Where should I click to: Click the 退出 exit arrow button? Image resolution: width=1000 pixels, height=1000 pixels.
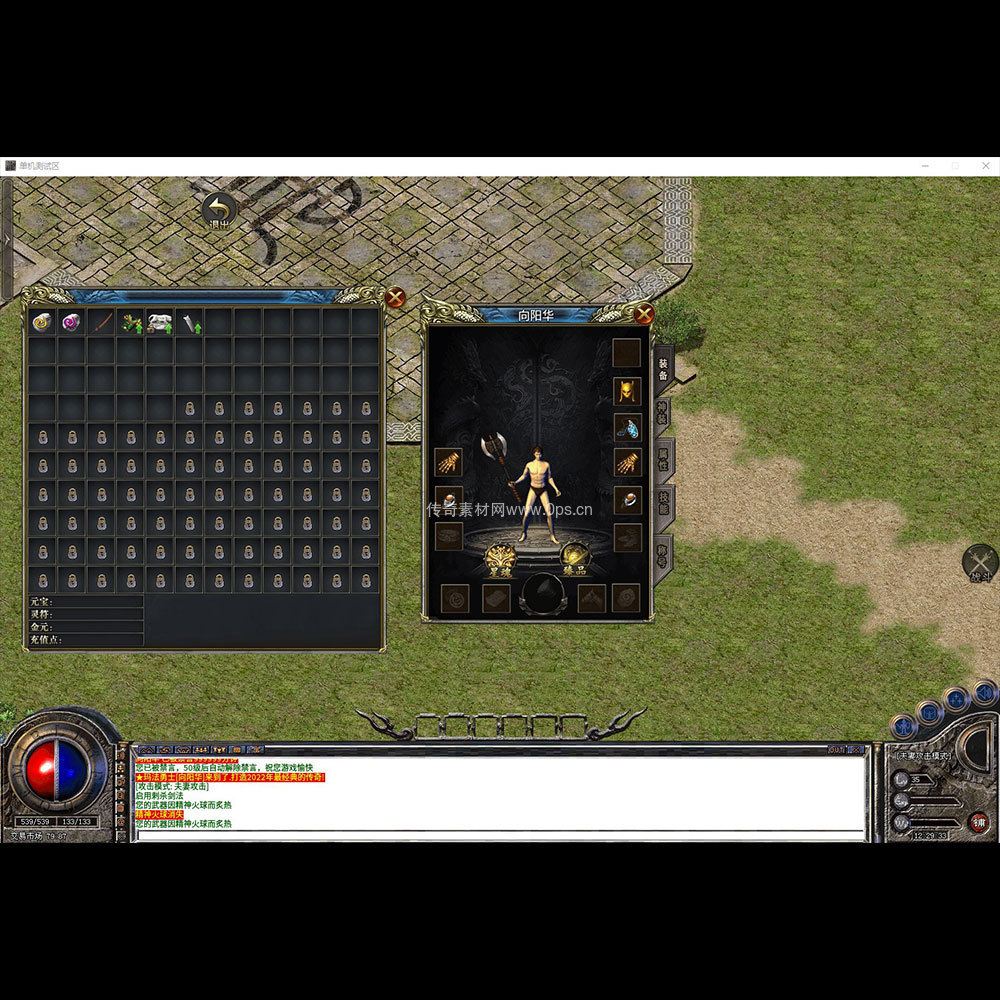coord(219,211)
